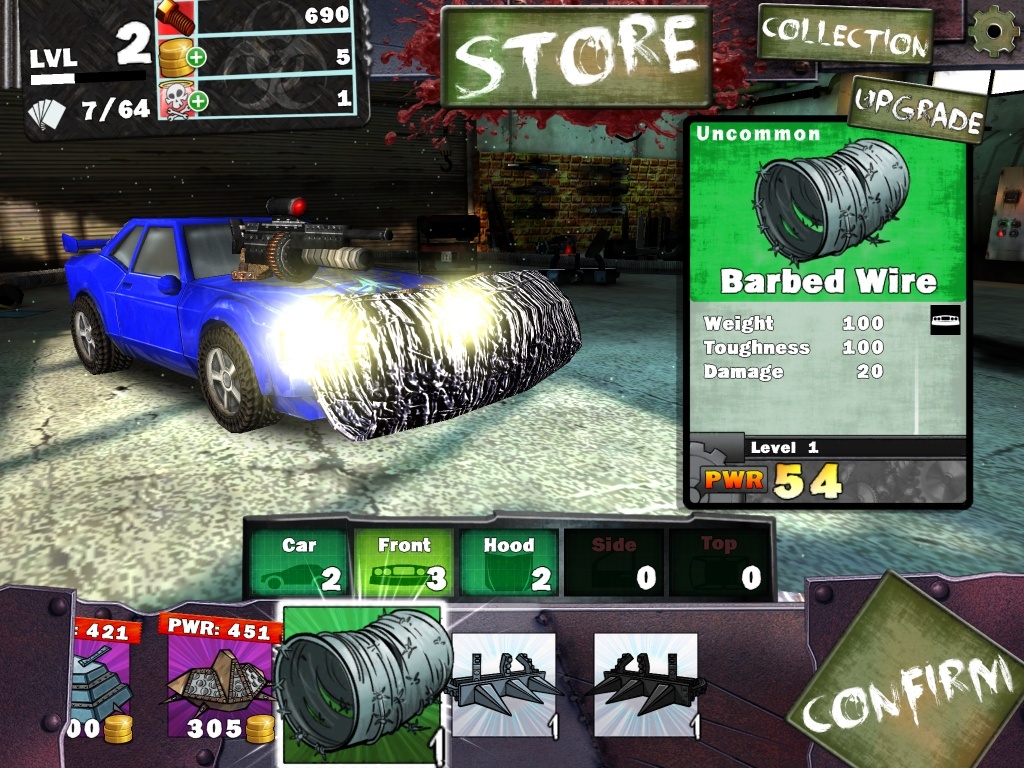Open settings with the gear icon

(x=994, y=30)
